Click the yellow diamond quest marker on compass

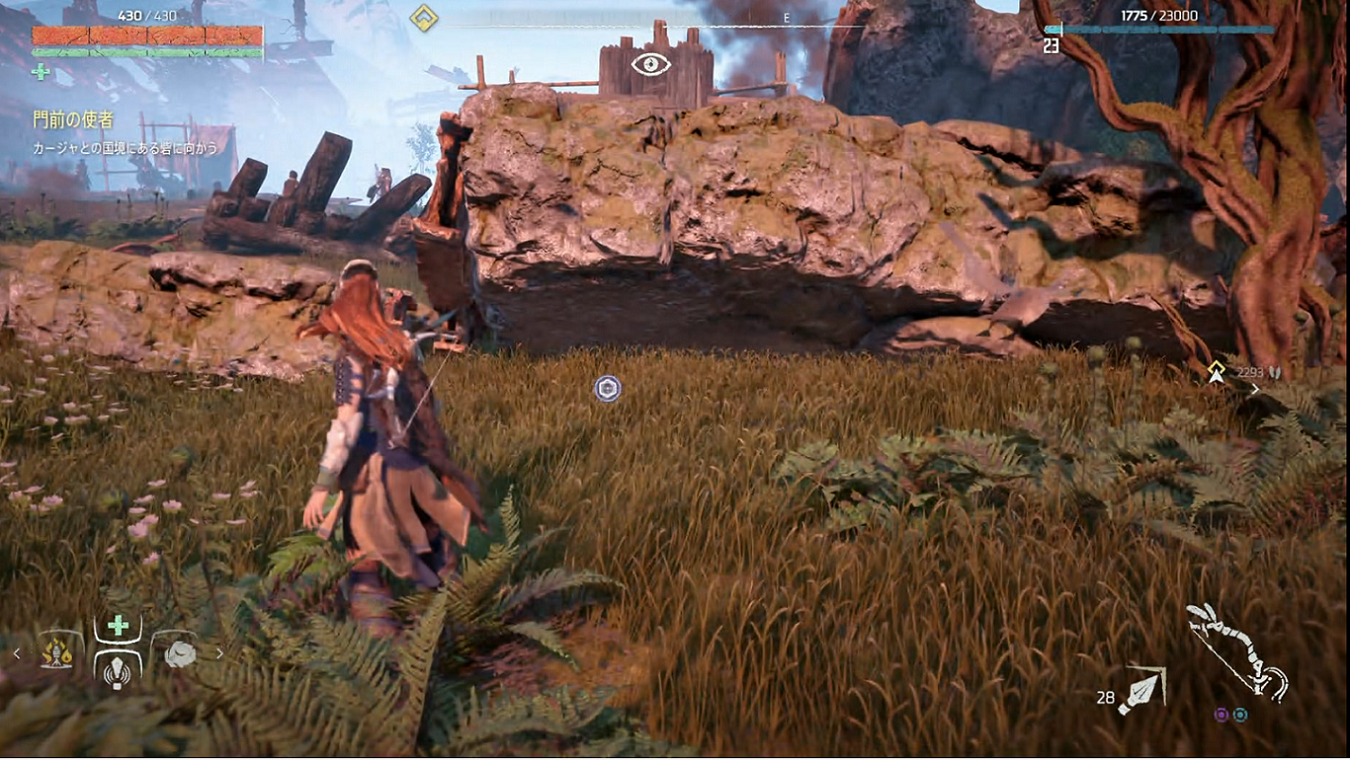tap(424, 18)
